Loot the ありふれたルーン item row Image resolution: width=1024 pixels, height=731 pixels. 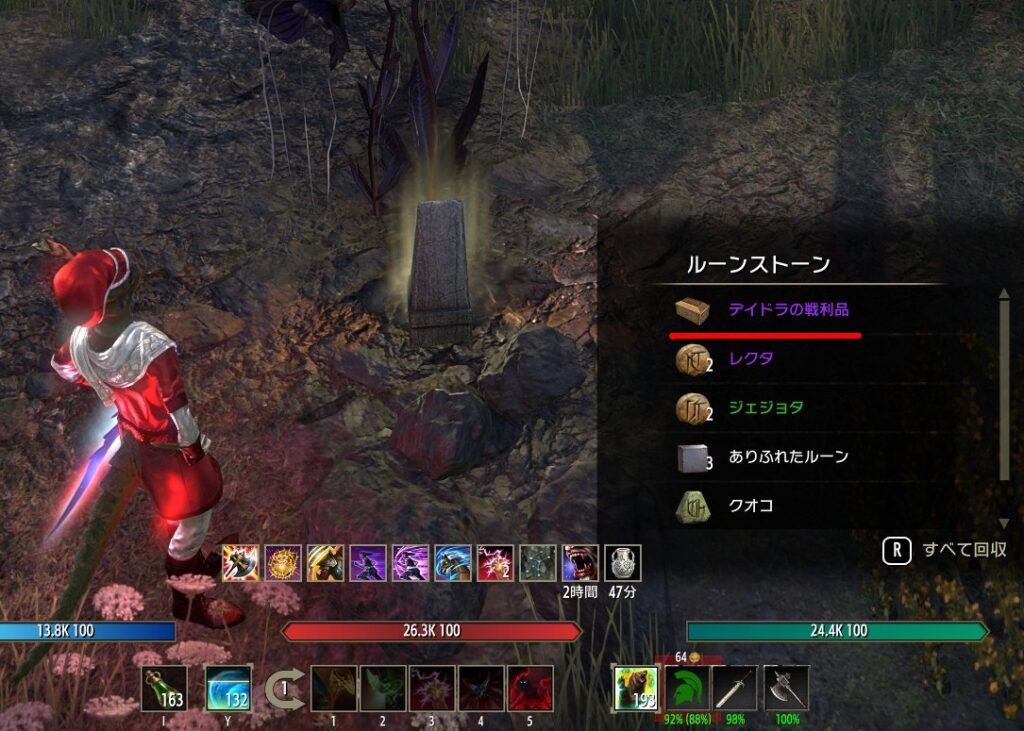788,457
